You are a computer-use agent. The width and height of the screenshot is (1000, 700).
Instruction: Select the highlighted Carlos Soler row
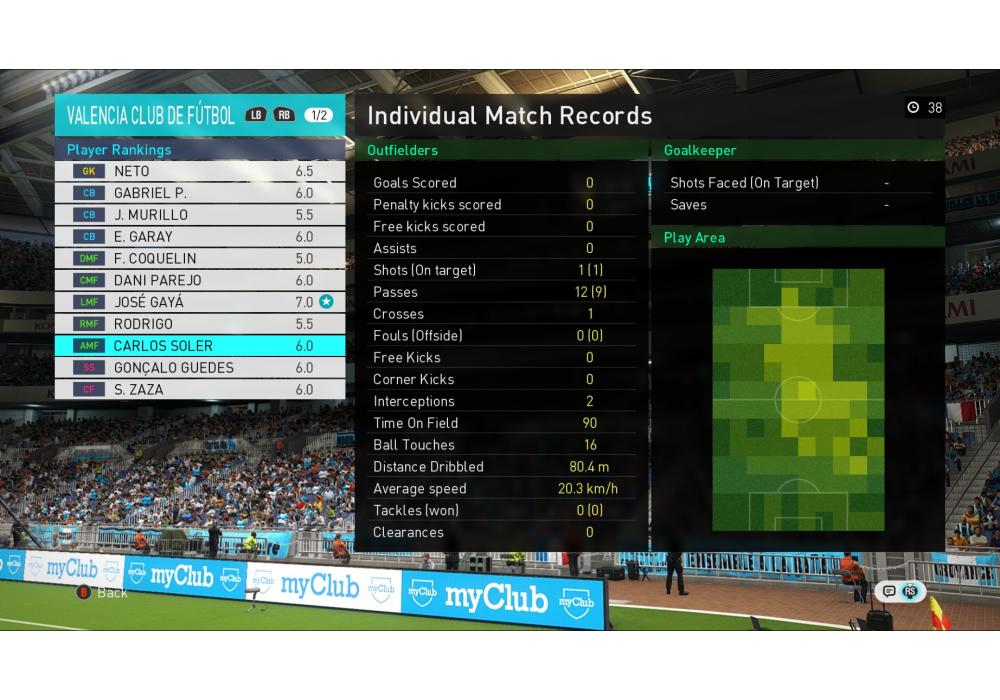tap(200, 346)
